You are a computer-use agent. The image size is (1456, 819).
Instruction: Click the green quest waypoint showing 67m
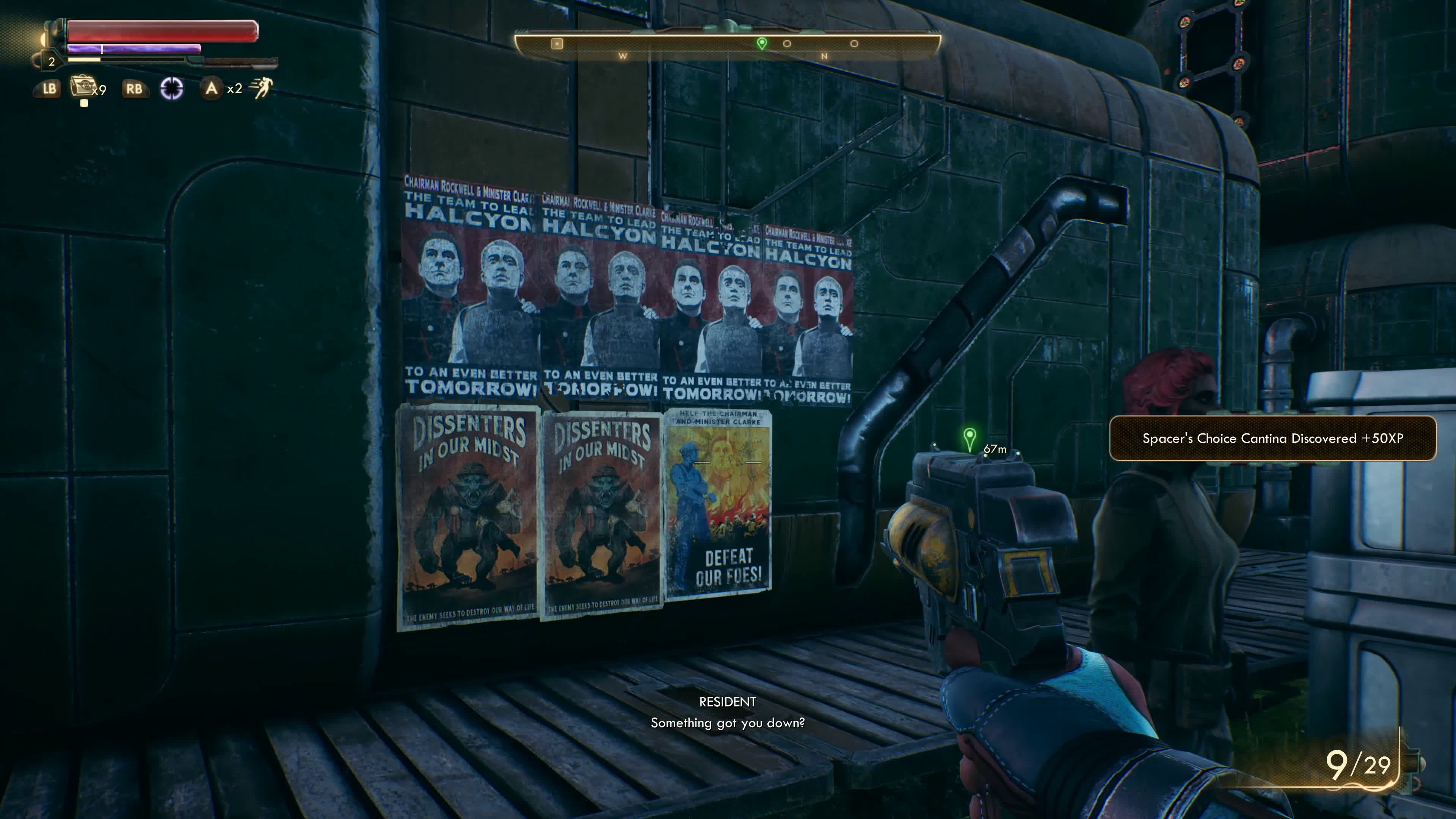[x=970, y=438]
